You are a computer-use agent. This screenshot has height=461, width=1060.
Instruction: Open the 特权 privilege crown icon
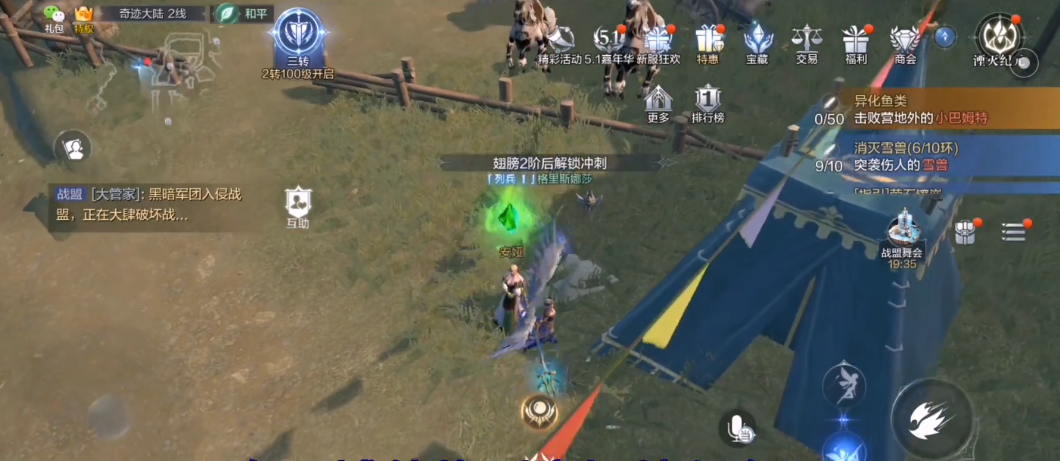pyautogui.click(x=83, y=16)
